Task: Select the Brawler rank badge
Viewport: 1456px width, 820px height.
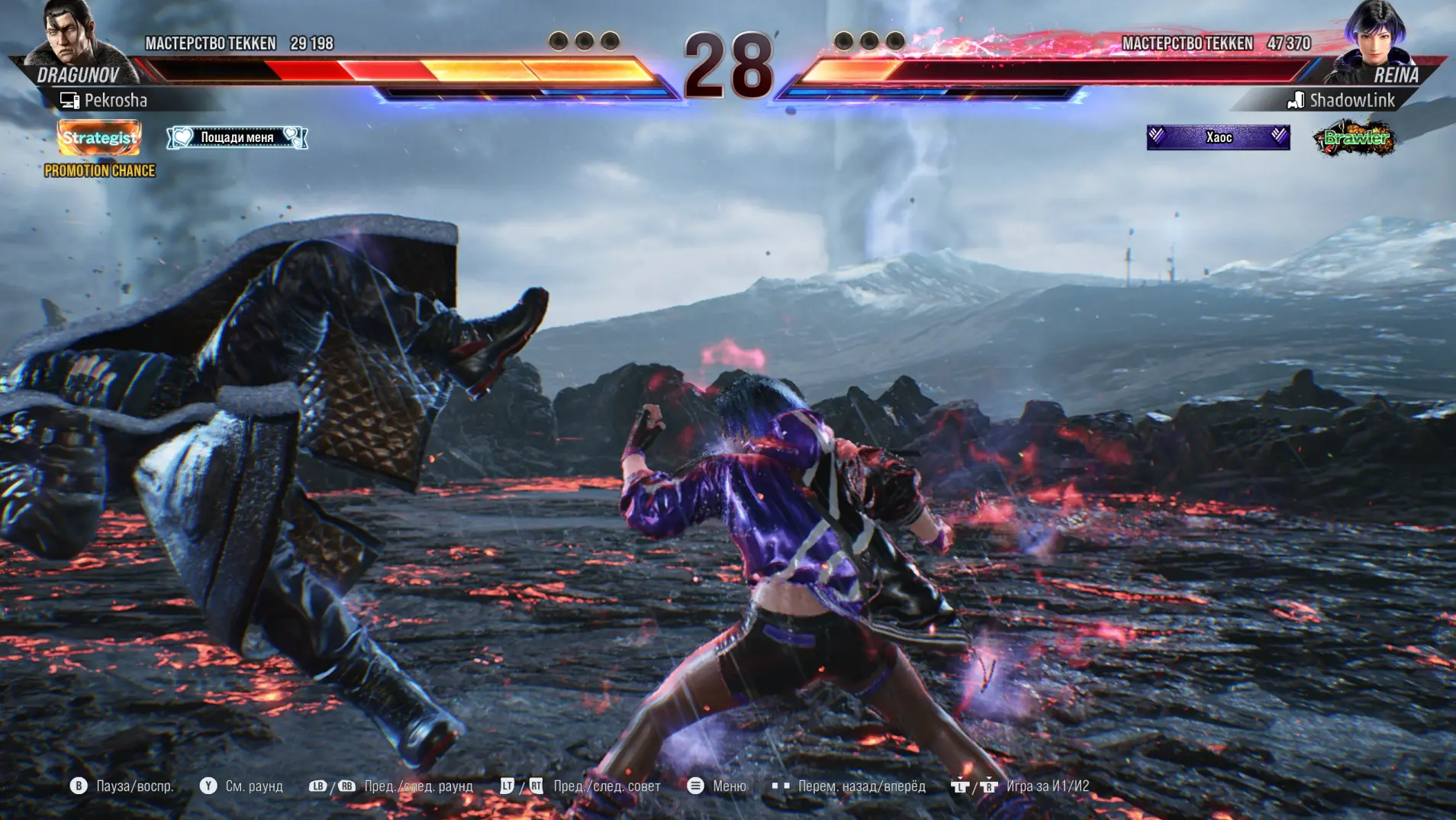Action: pos(1355,138)
